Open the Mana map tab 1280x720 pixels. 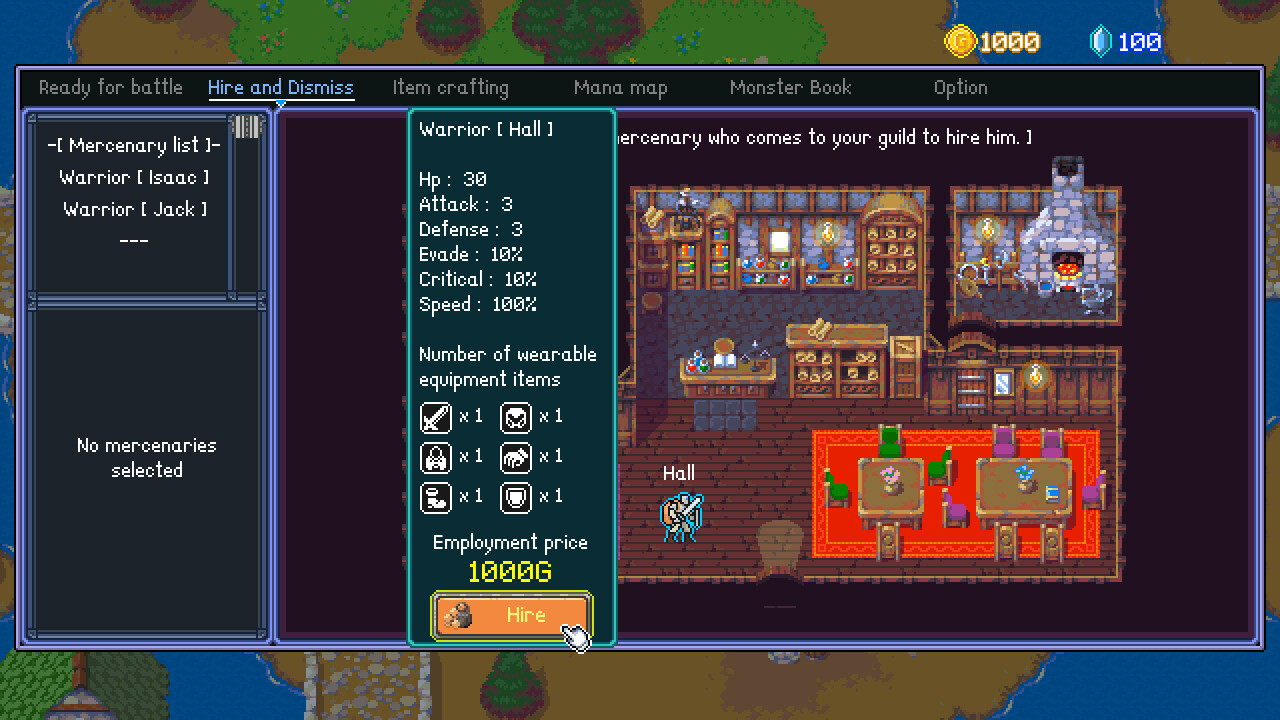pos(620,87)
